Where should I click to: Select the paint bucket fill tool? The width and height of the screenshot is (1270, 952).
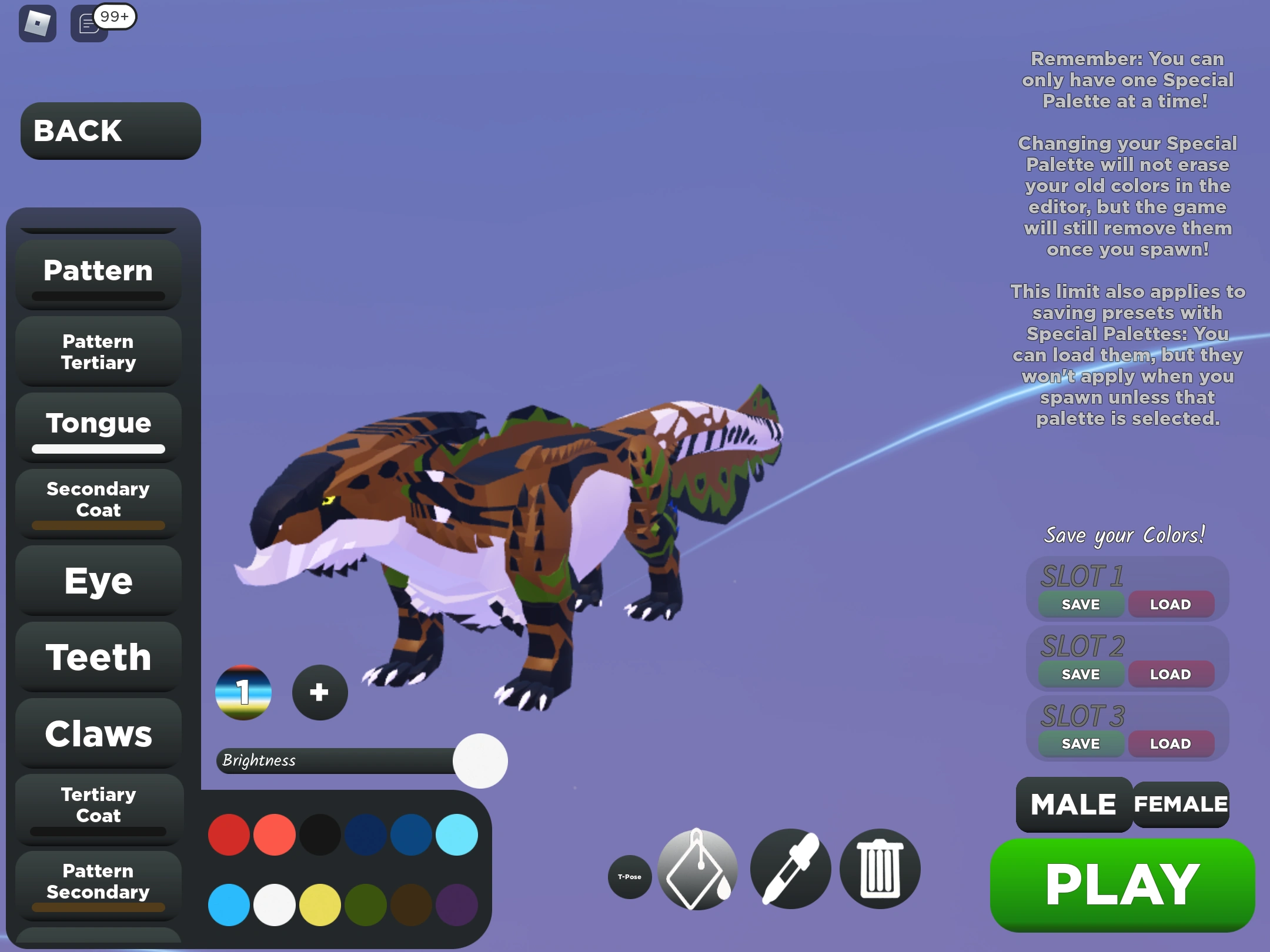(x=697, y=871)
